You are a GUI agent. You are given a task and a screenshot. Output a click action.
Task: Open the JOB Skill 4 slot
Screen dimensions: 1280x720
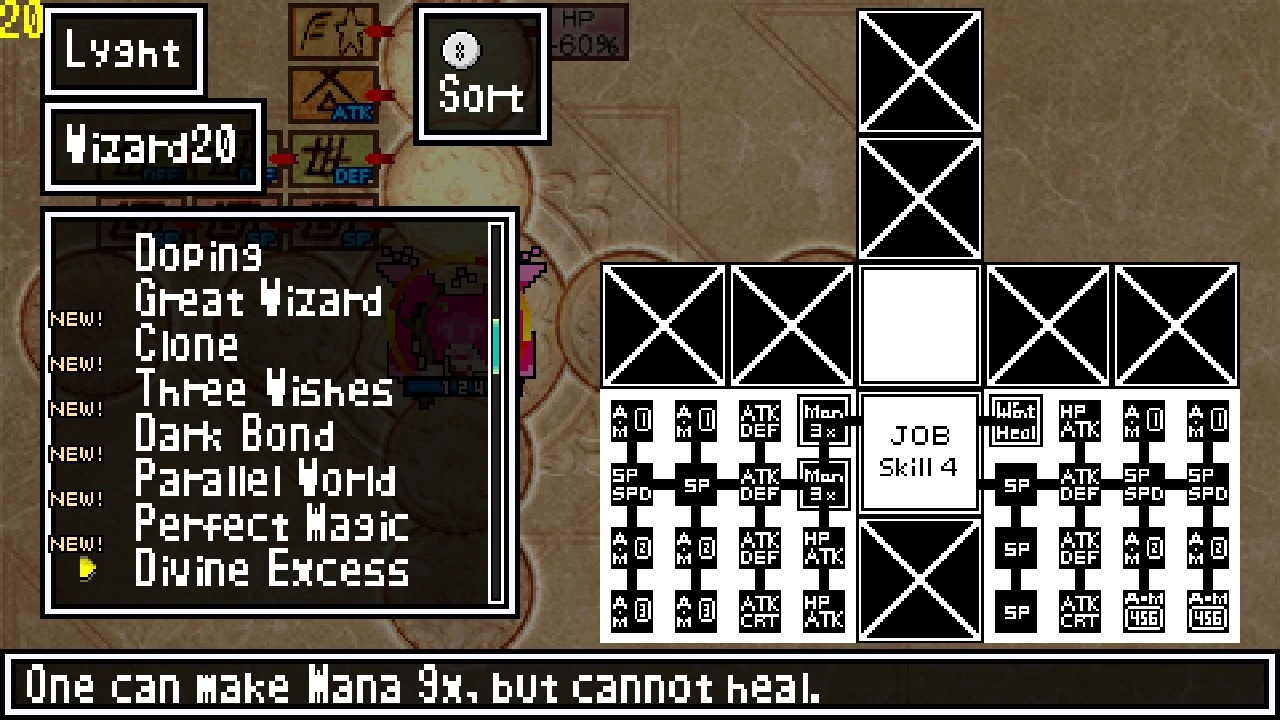point(918,447)
